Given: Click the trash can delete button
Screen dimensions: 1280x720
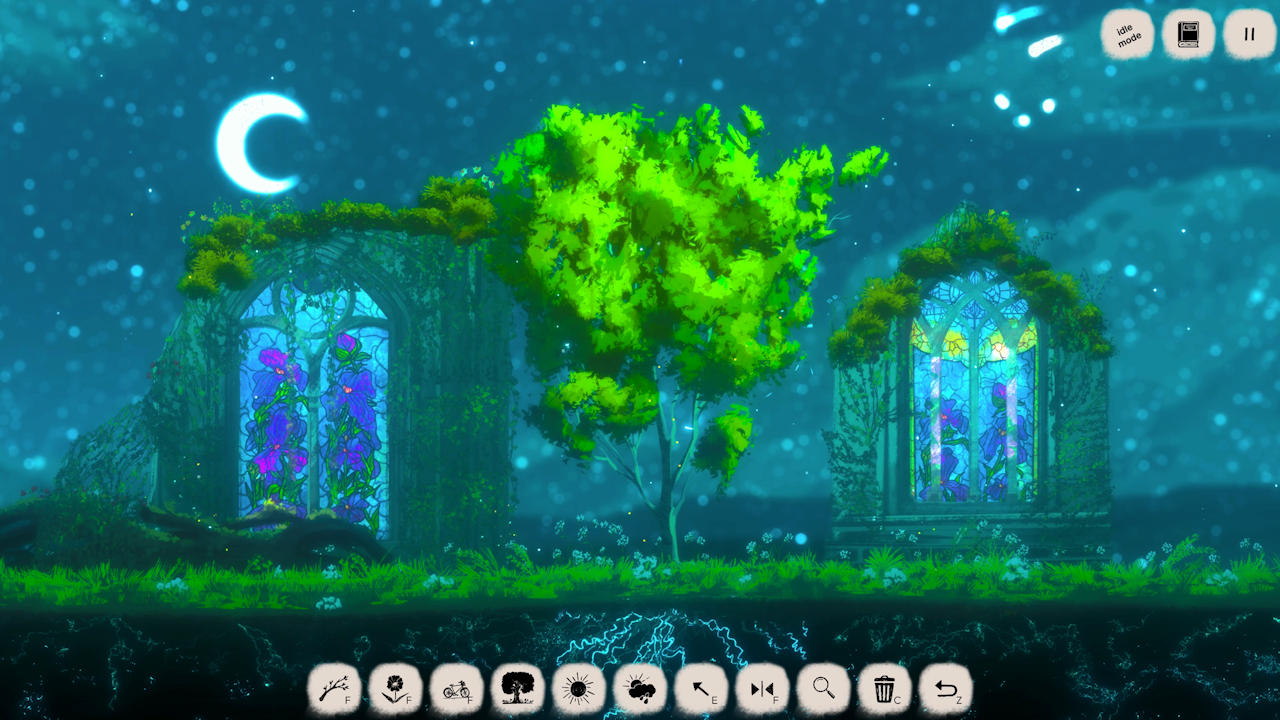Looking at the screenshot, I should point(884,689).
